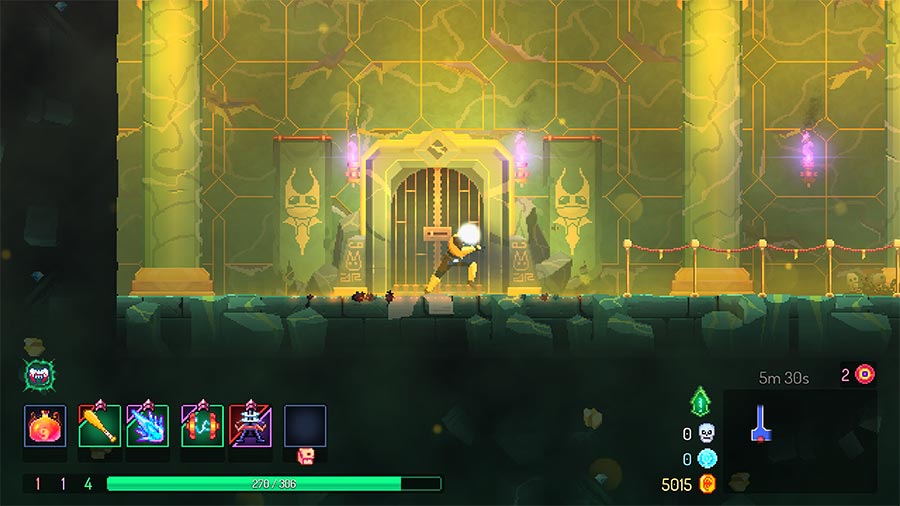Click the skull kill counter icon

coord(707,433)
